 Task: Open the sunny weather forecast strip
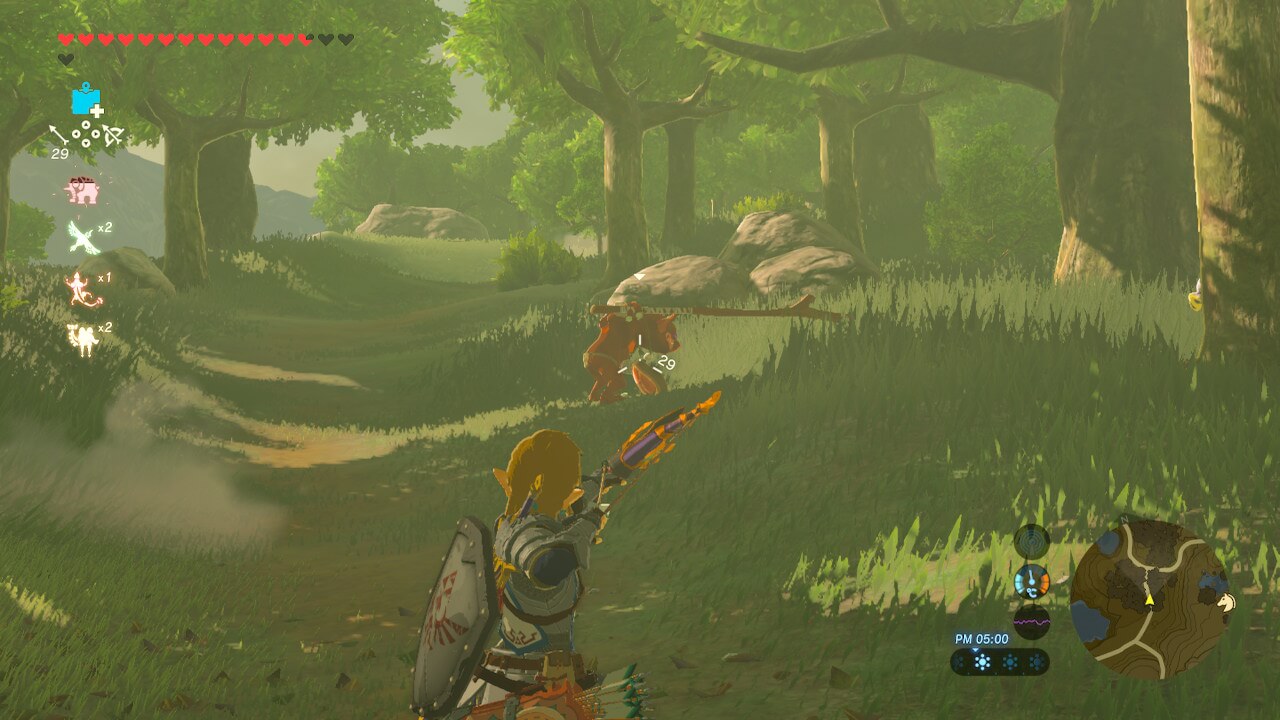click(999, 662)
